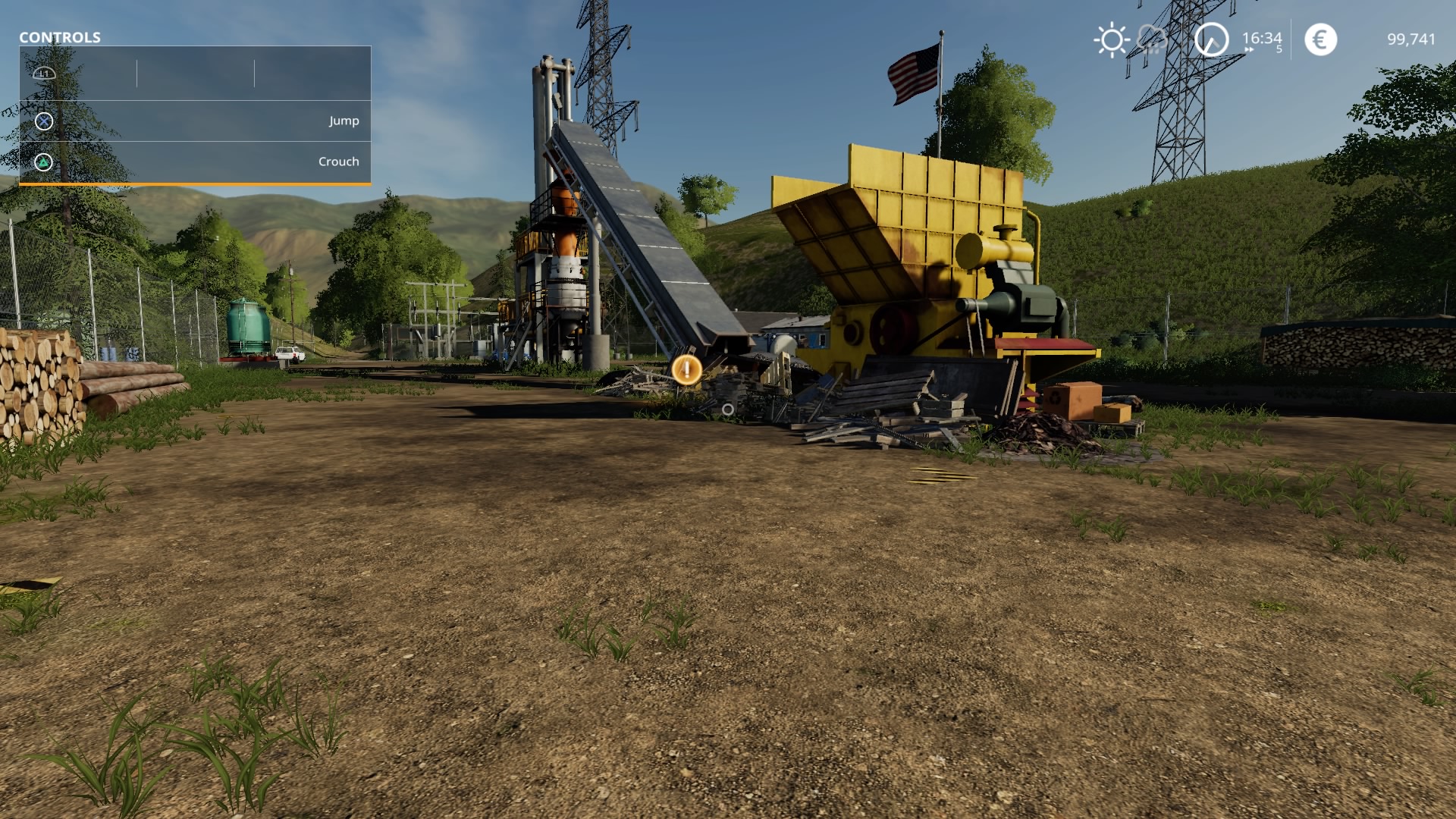The height and width of the screenshot is (819, 1456).
Task: Click the blue X button icon beside Jump
Action: [43, 120]
